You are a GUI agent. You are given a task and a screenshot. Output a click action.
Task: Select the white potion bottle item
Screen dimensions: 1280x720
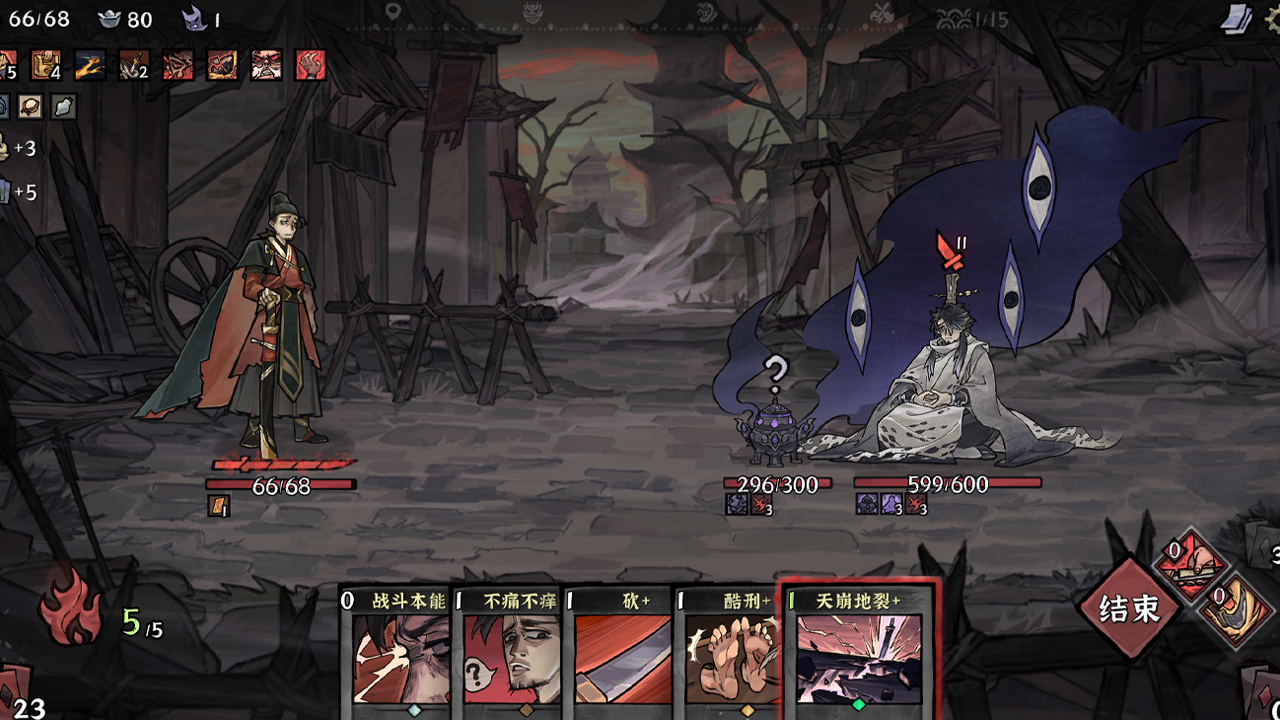pos(64,107)
